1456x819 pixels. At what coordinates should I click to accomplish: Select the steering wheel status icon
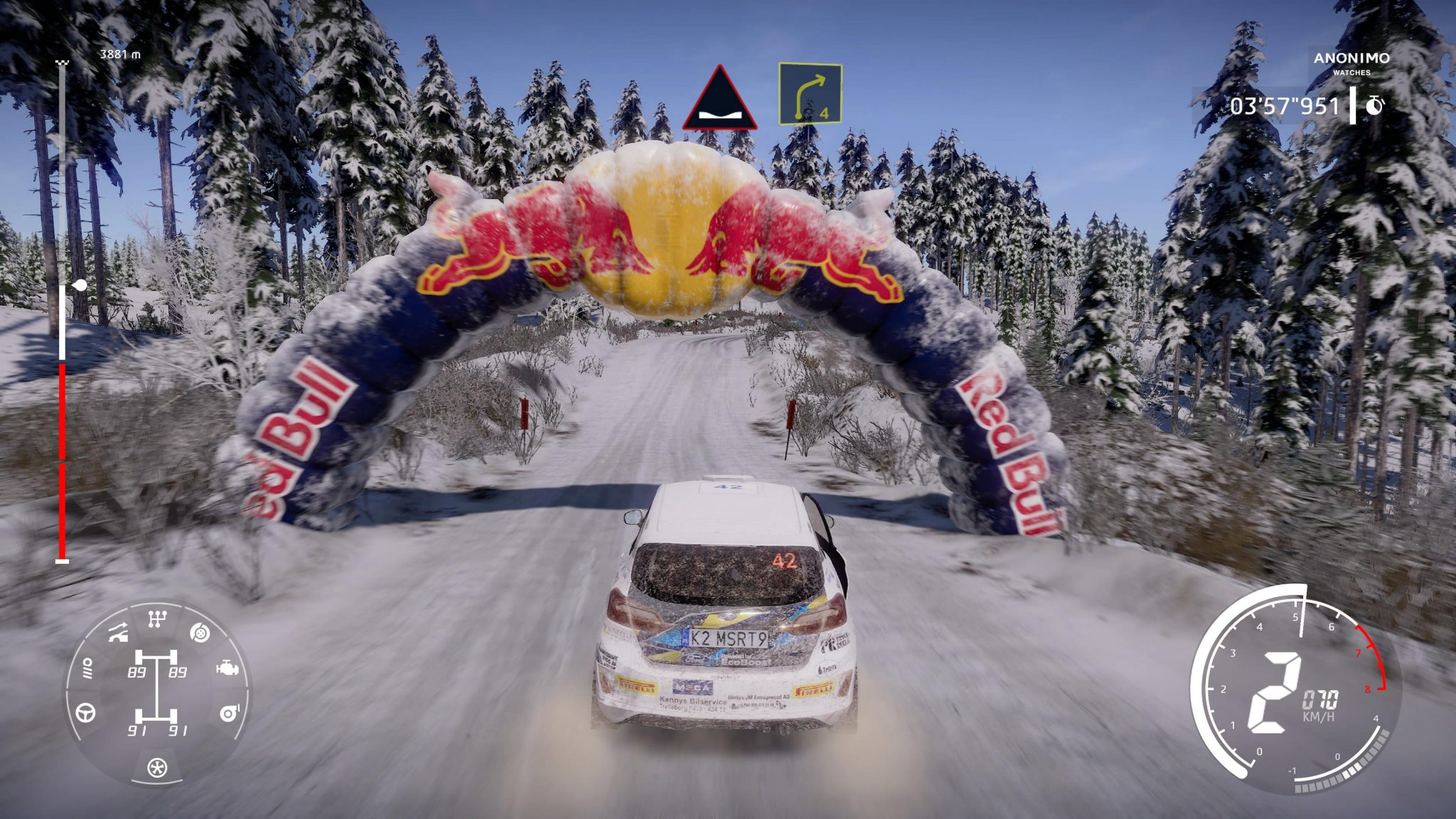pos(85,713)
